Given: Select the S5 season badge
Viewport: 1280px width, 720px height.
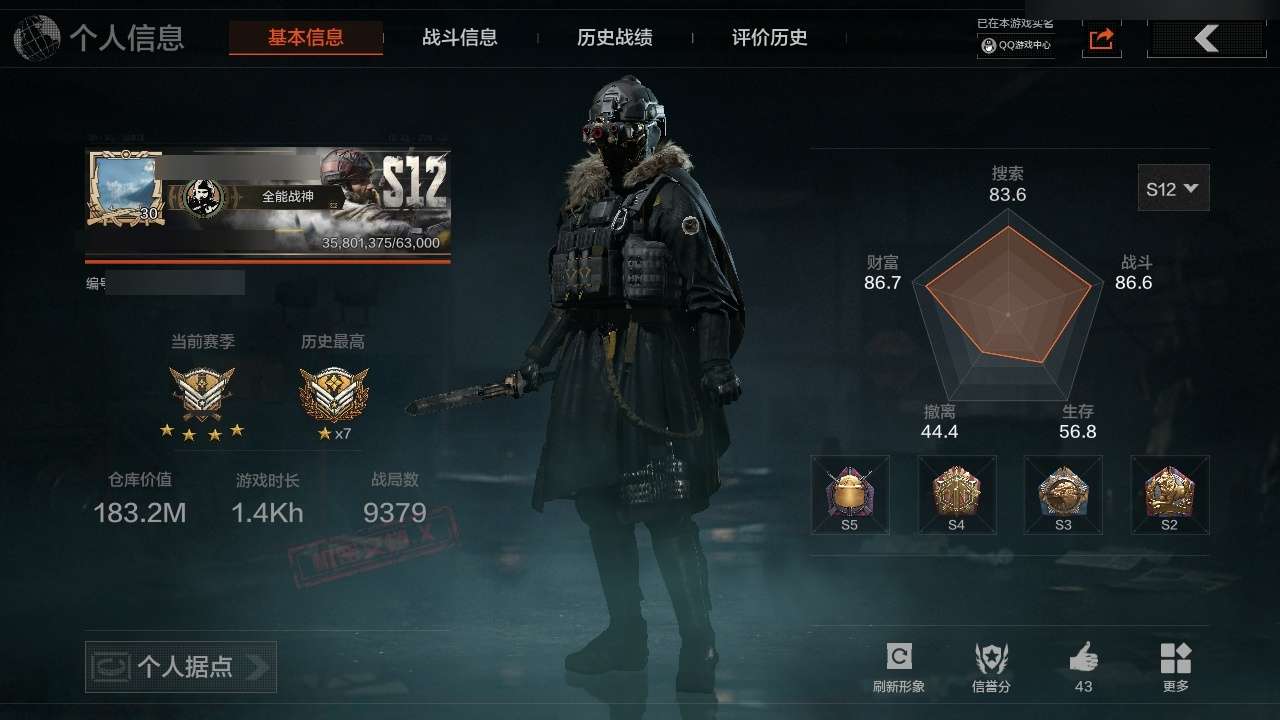Looking at the screenshot, I should click(849, 495).
